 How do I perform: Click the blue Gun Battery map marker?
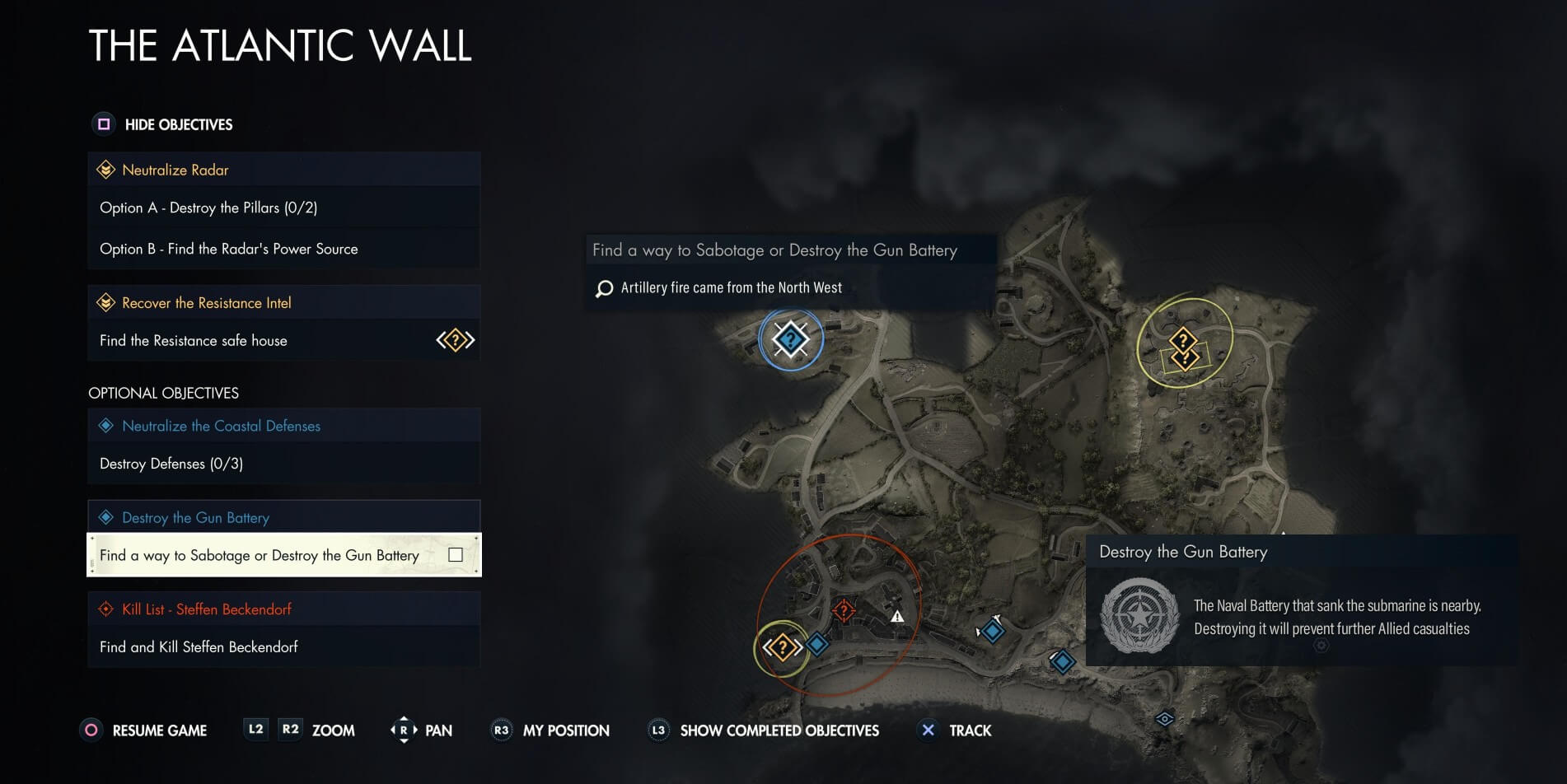[x=790, y=338]
